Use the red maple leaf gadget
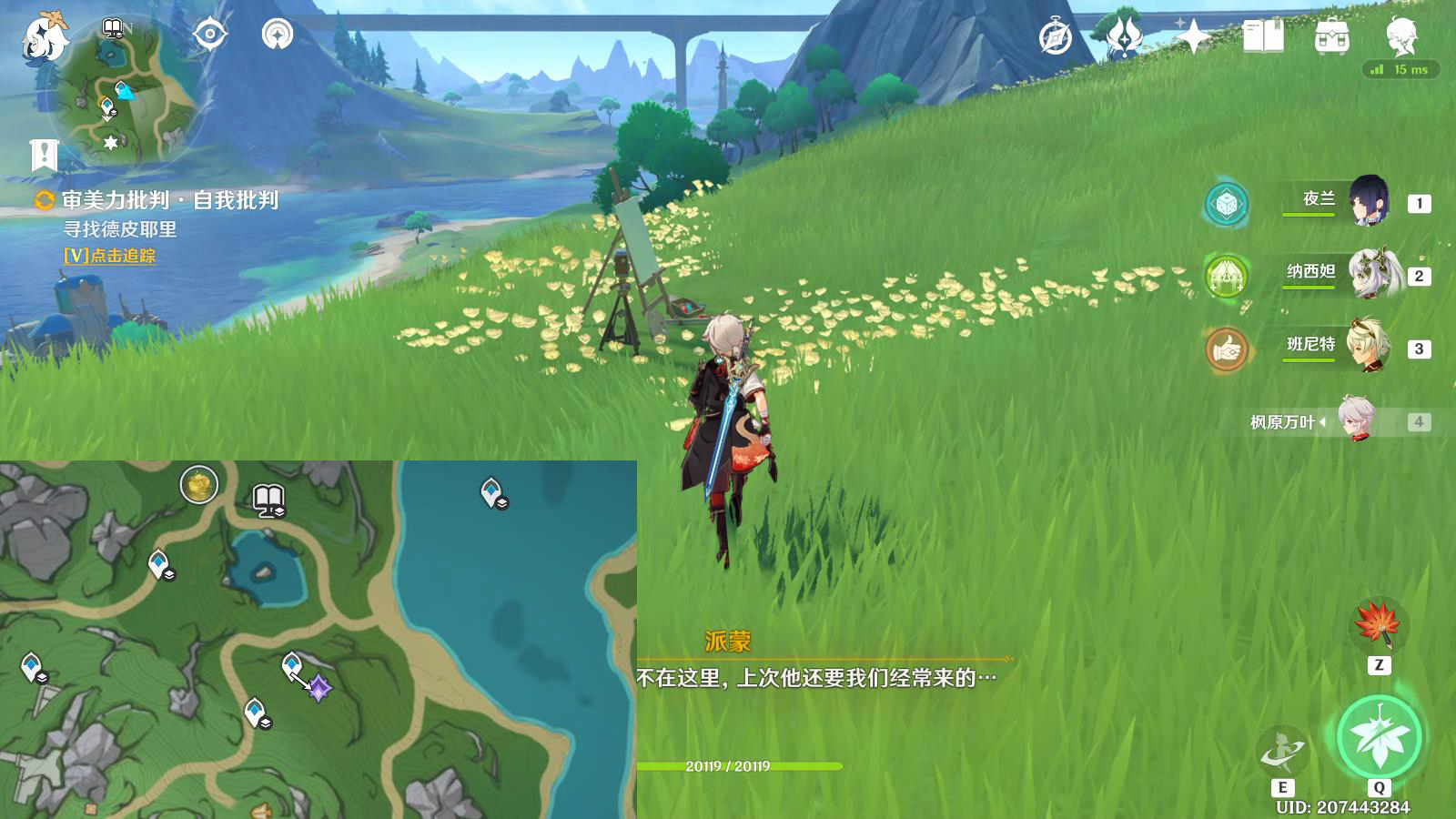 tap(1378, 624)
